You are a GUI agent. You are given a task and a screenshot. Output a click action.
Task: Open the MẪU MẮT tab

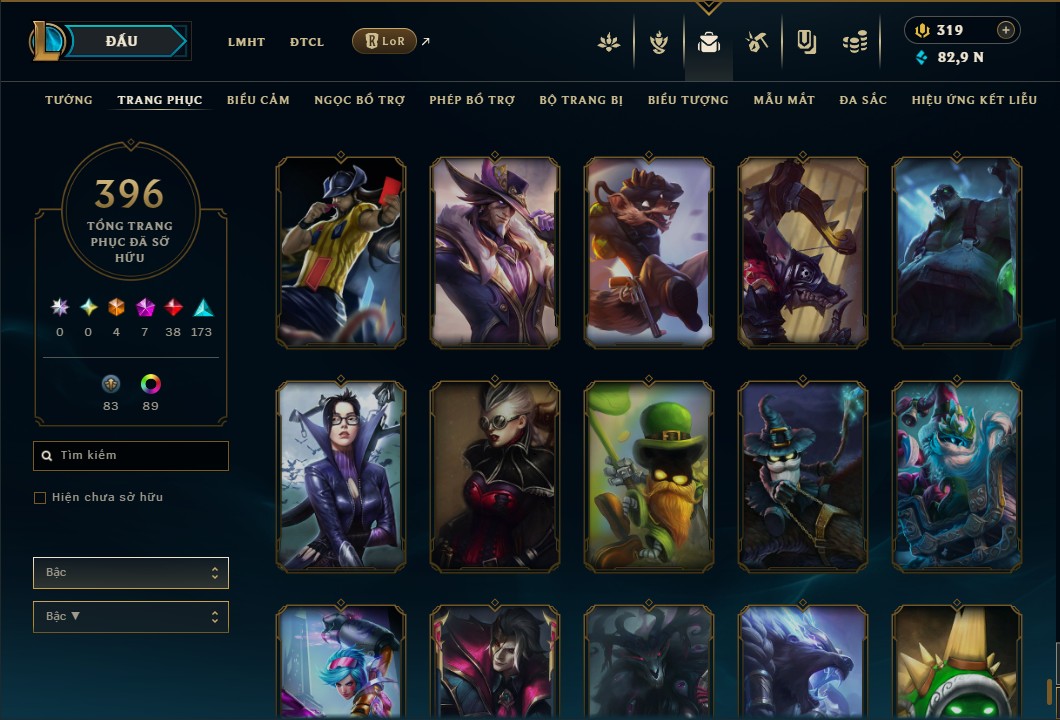[784, 100]
